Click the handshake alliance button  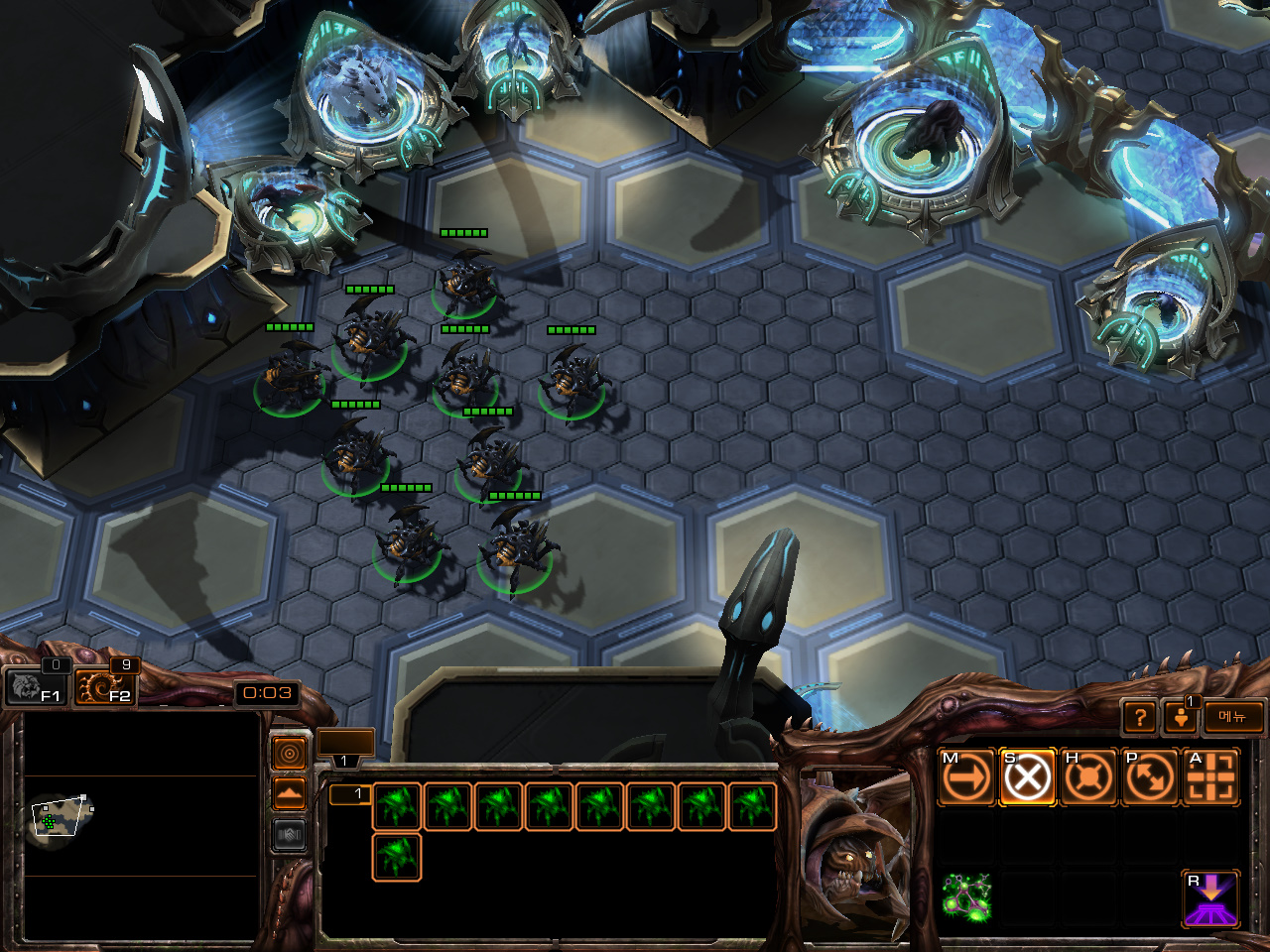tap(290, 835)
